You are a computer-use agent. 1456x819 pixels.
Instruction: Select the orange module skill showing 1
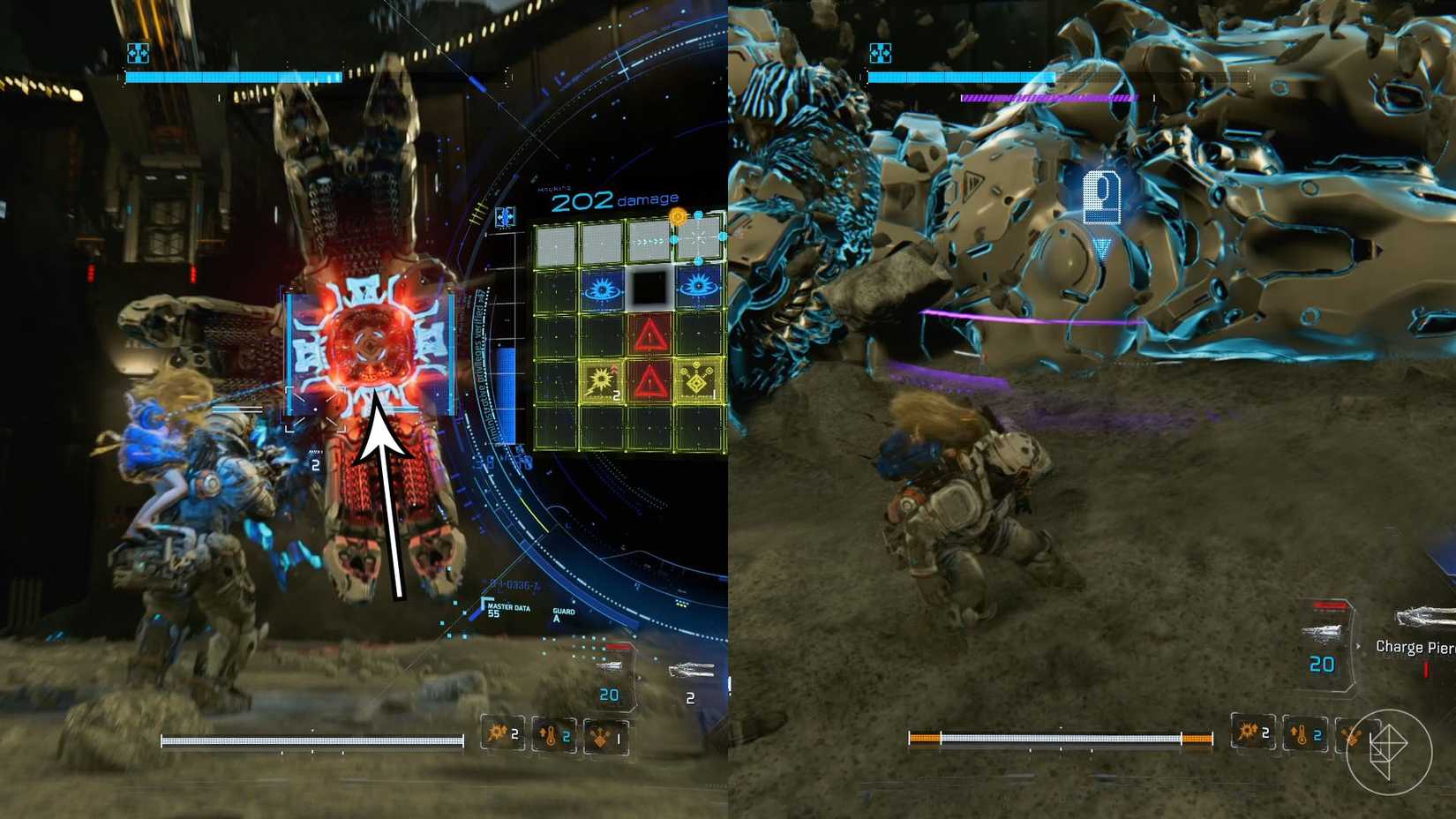point(601,738)
